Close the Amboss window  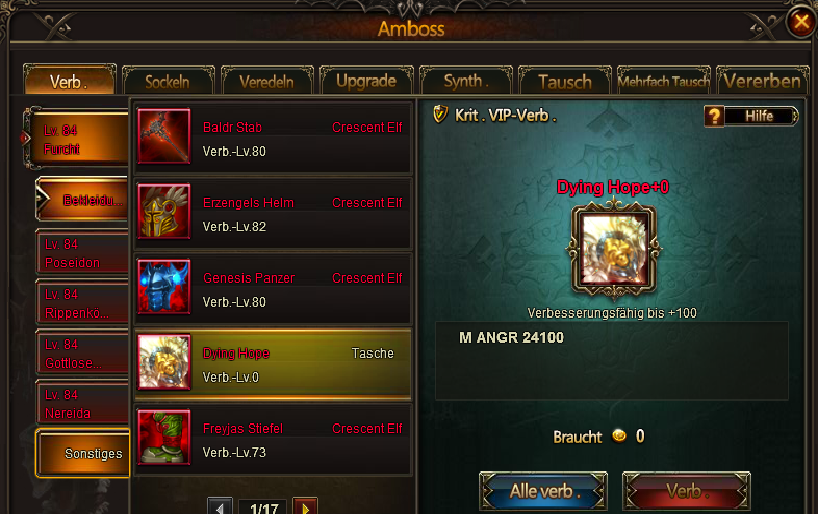(800, 21)
